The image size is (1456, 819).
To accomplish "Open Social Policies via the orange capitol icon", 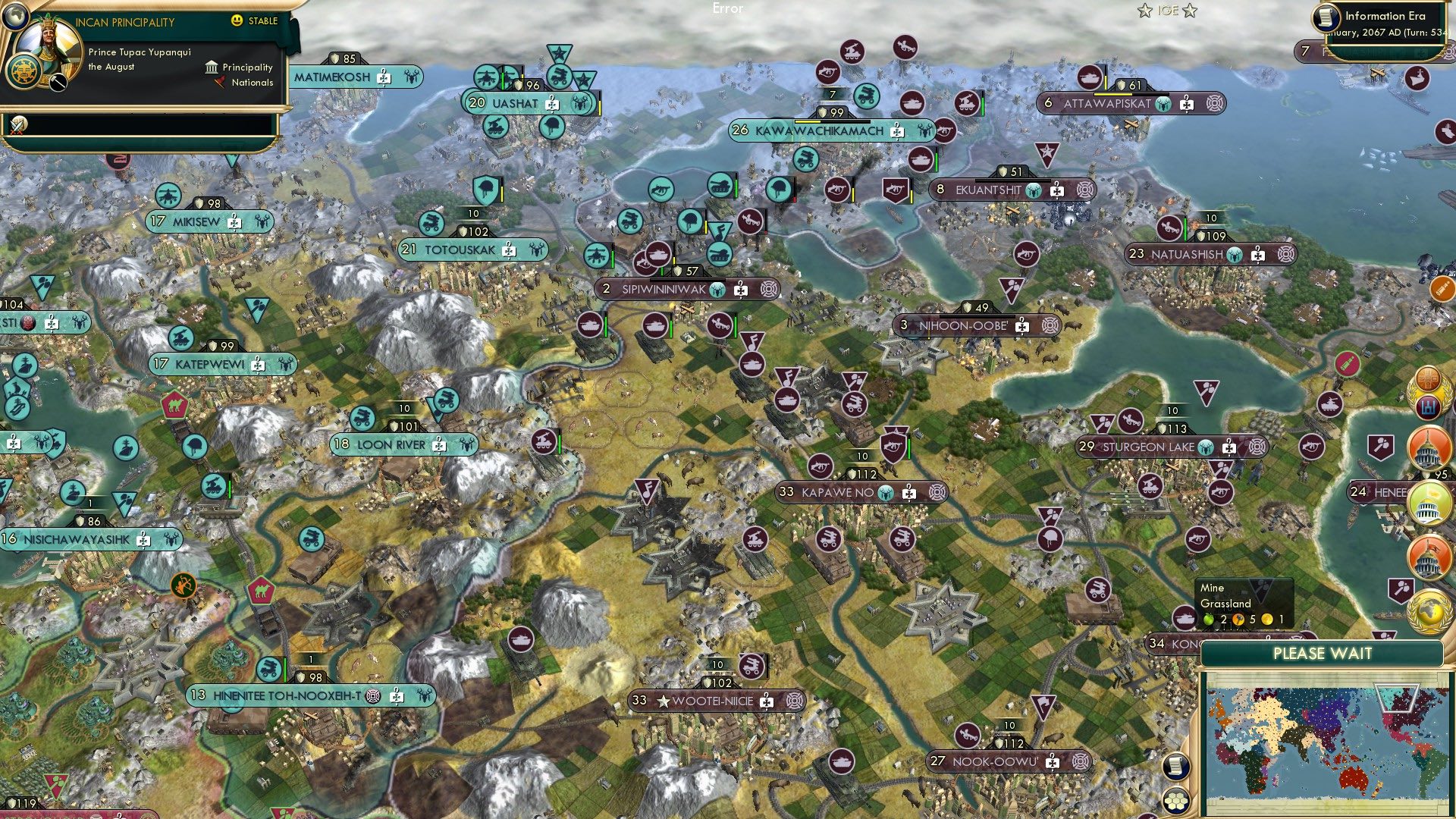I will tap(1427, 445).
